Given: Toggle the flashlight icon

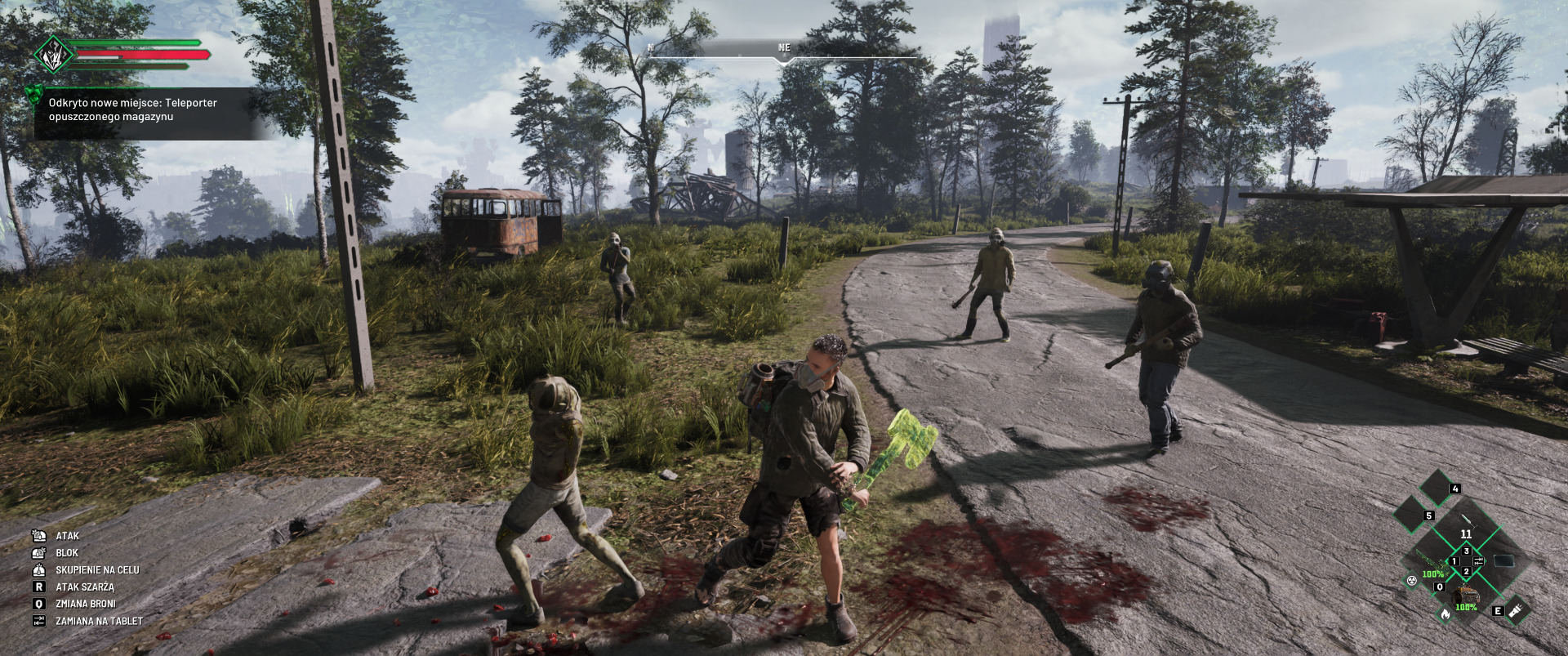Looking at the screenshot, I should pos(1517,610).
